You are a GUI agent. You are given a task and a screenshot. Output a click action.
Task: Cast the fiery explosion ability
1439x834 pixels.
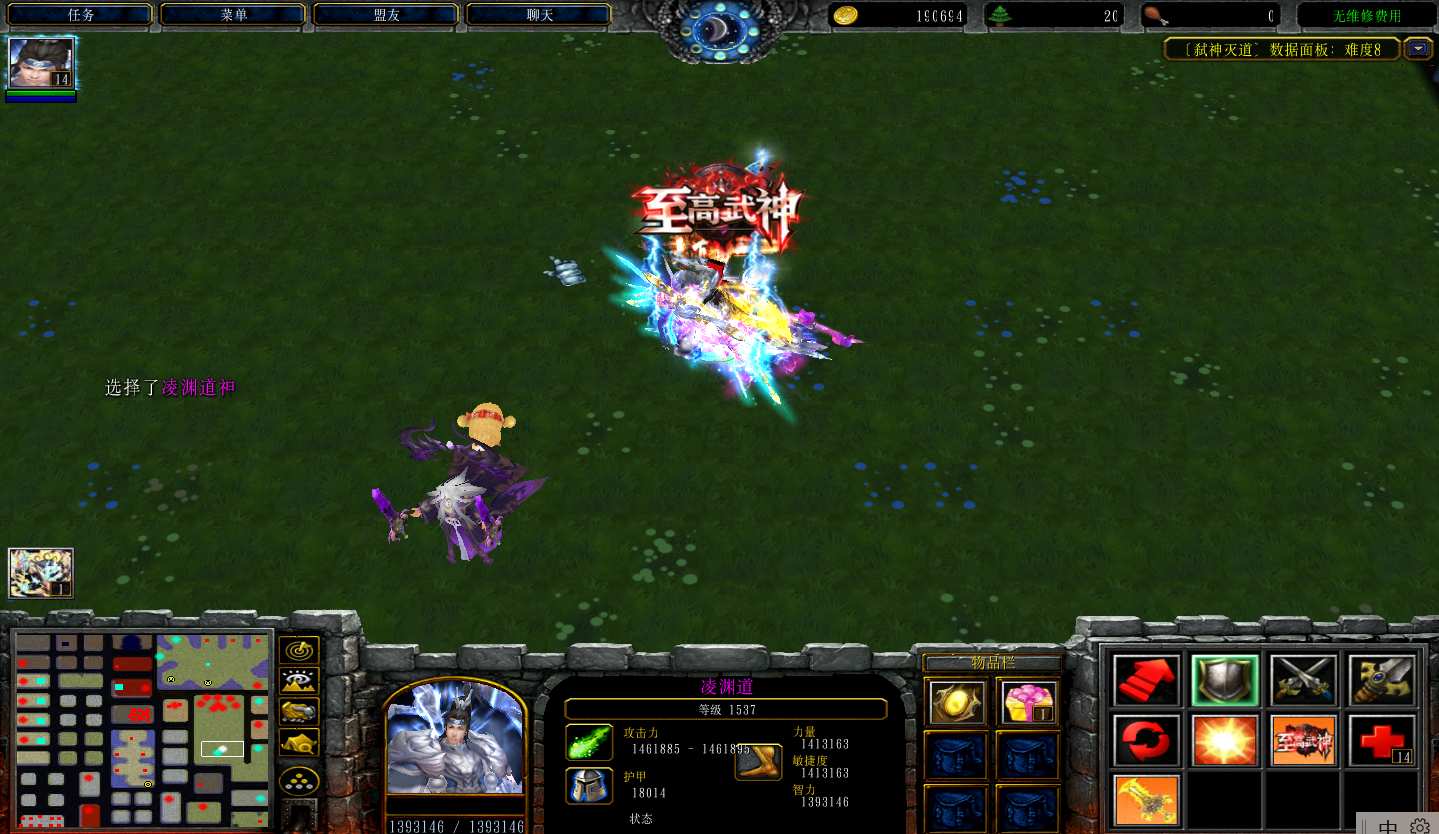(x=1225, y=741)
